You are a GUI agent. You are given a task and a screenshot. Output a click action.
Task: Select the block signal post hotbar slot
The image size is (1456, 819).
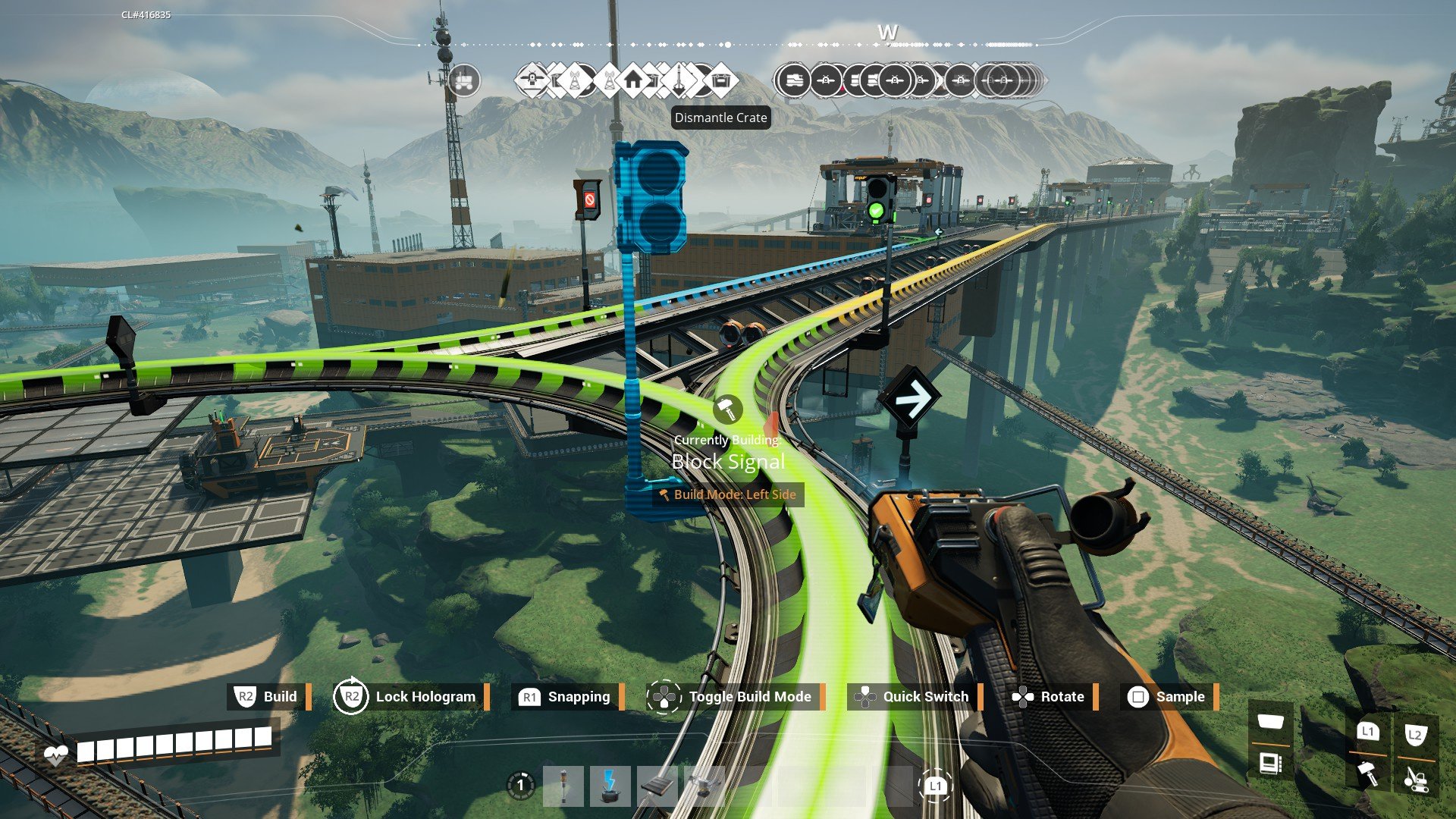pos(563,786)
